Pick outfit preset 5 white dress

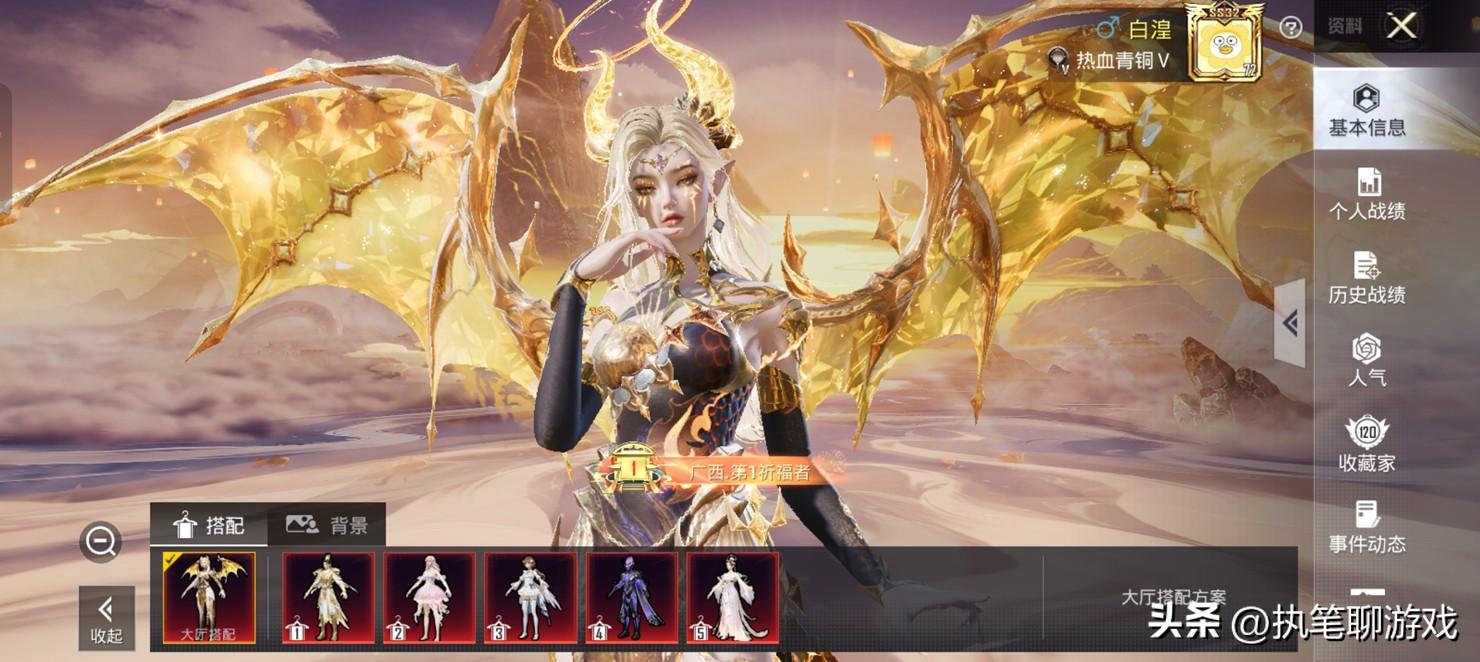[x=733, y=597]
